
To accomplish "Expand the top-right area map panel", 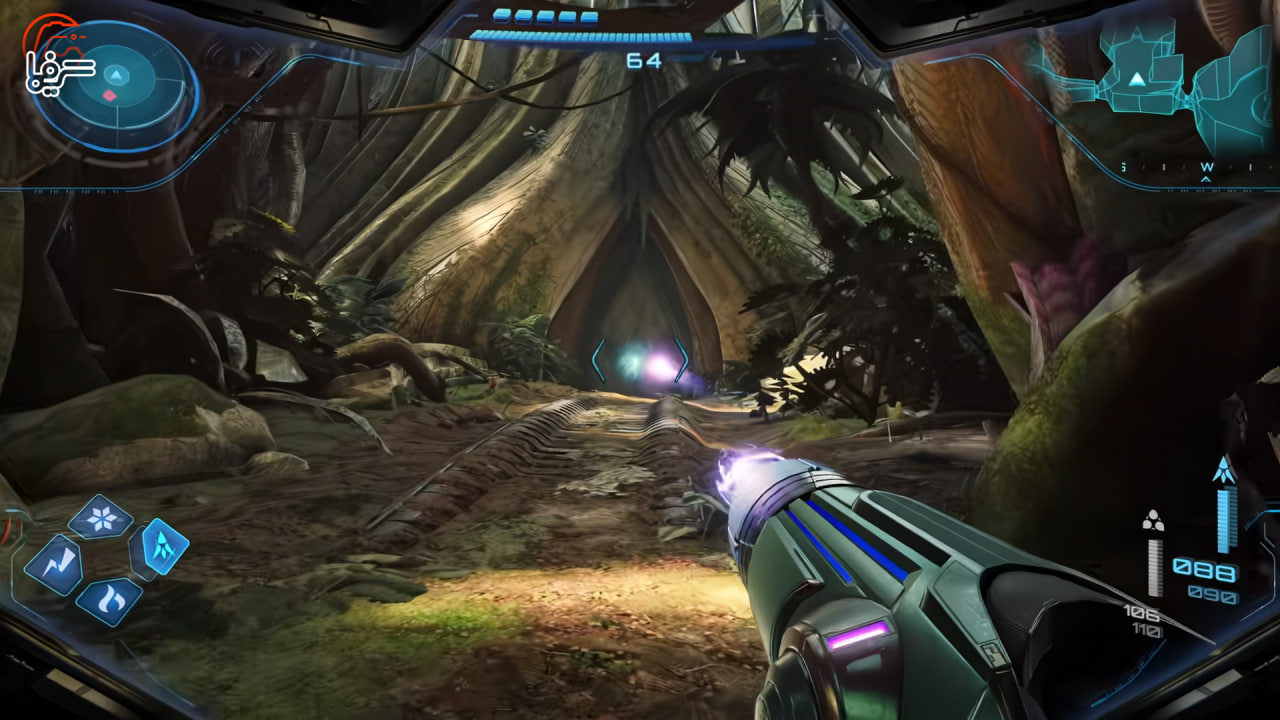I will 1150,80.
